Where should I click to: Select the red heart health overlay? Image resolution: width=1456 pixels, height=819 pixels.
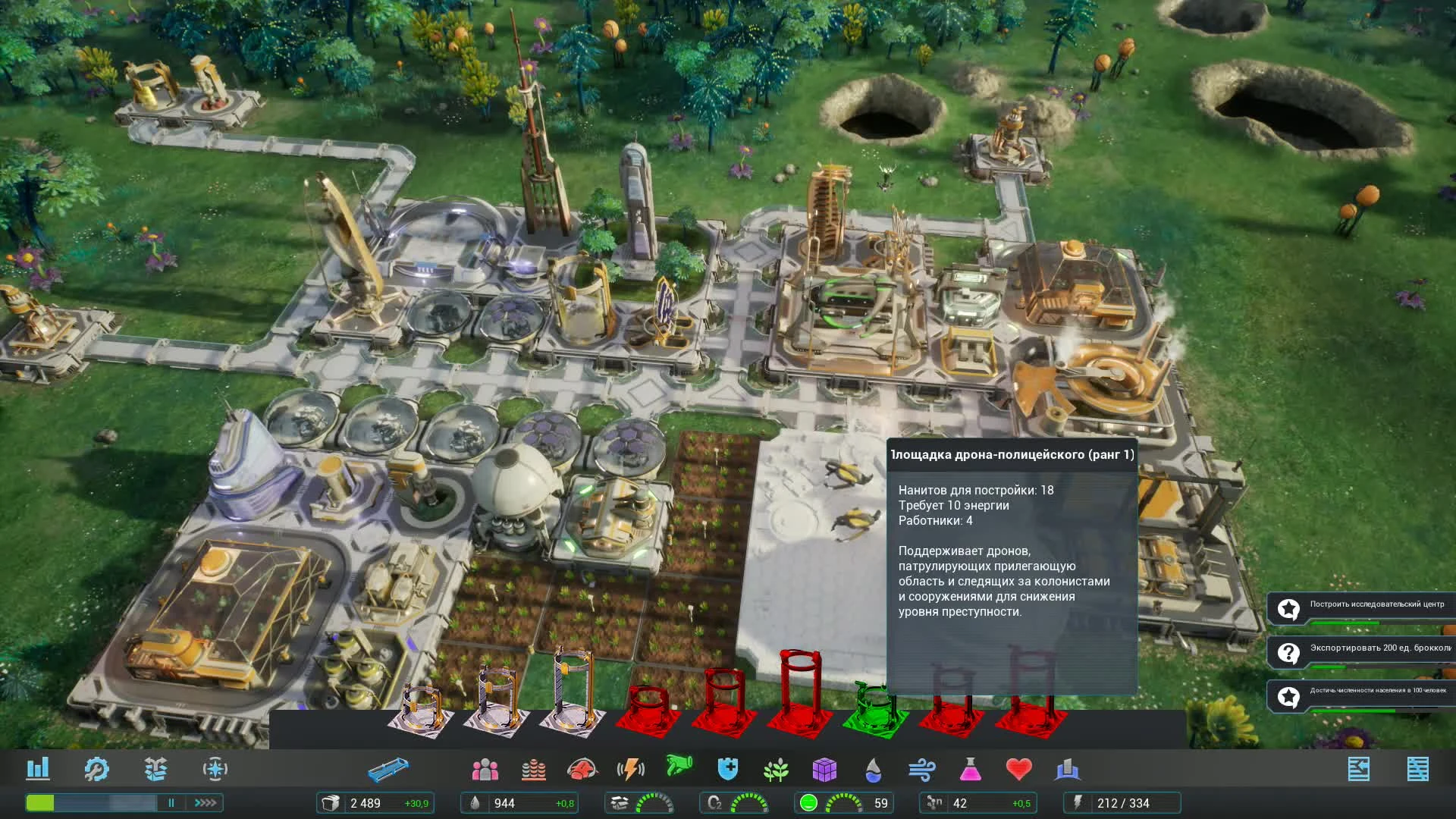pos(1021,769)
